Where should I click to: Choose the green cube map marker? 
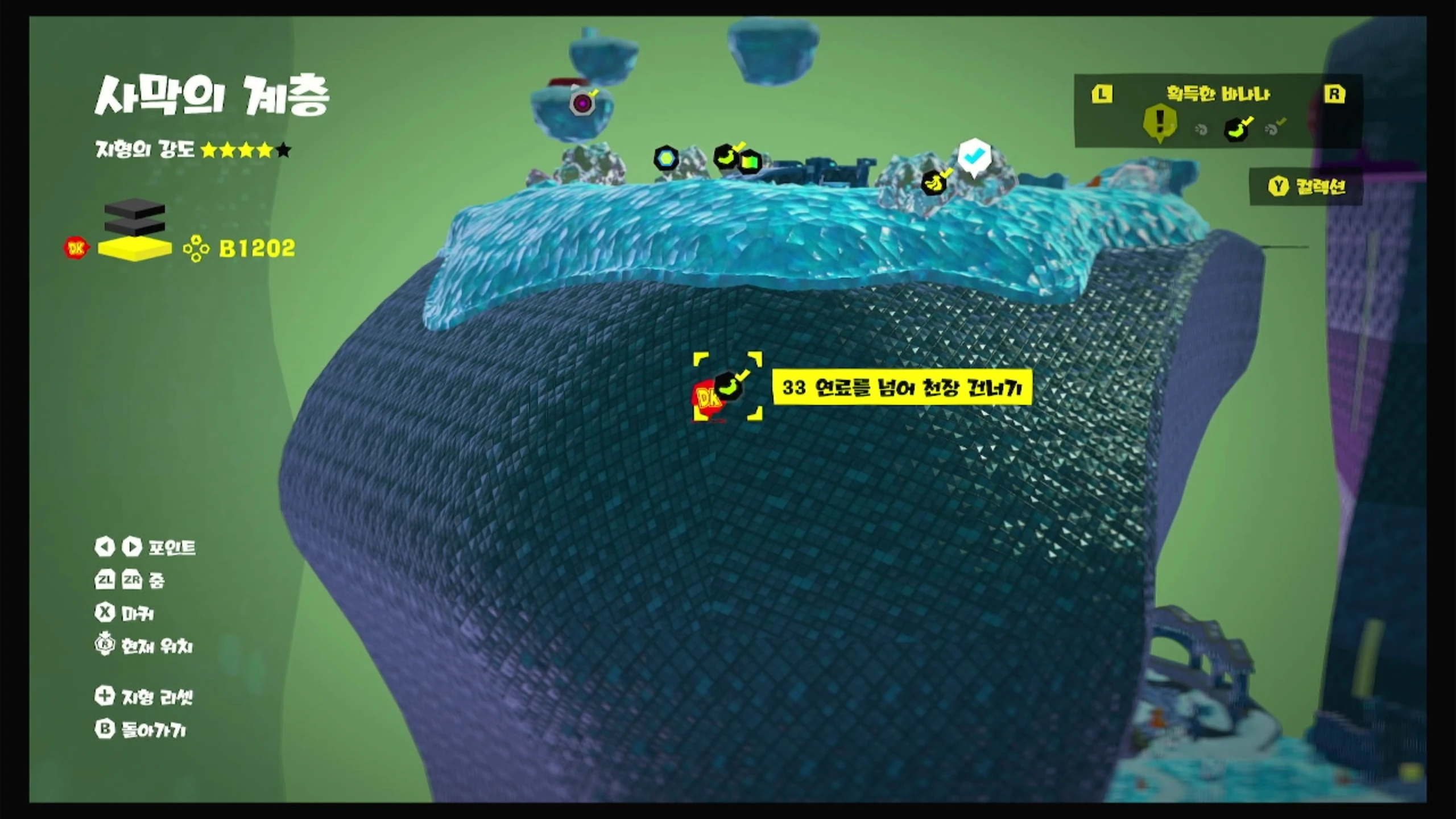tap(750, 162)
